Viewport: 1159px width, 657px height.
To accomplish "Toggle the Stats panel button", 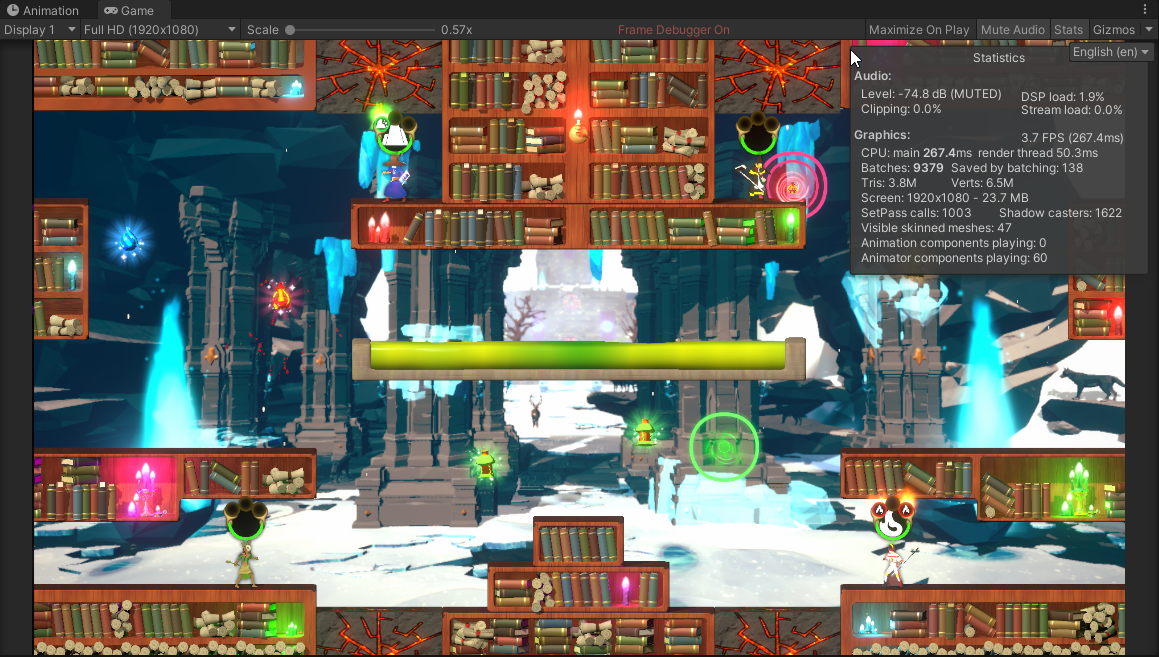I will click(1068, 30).
